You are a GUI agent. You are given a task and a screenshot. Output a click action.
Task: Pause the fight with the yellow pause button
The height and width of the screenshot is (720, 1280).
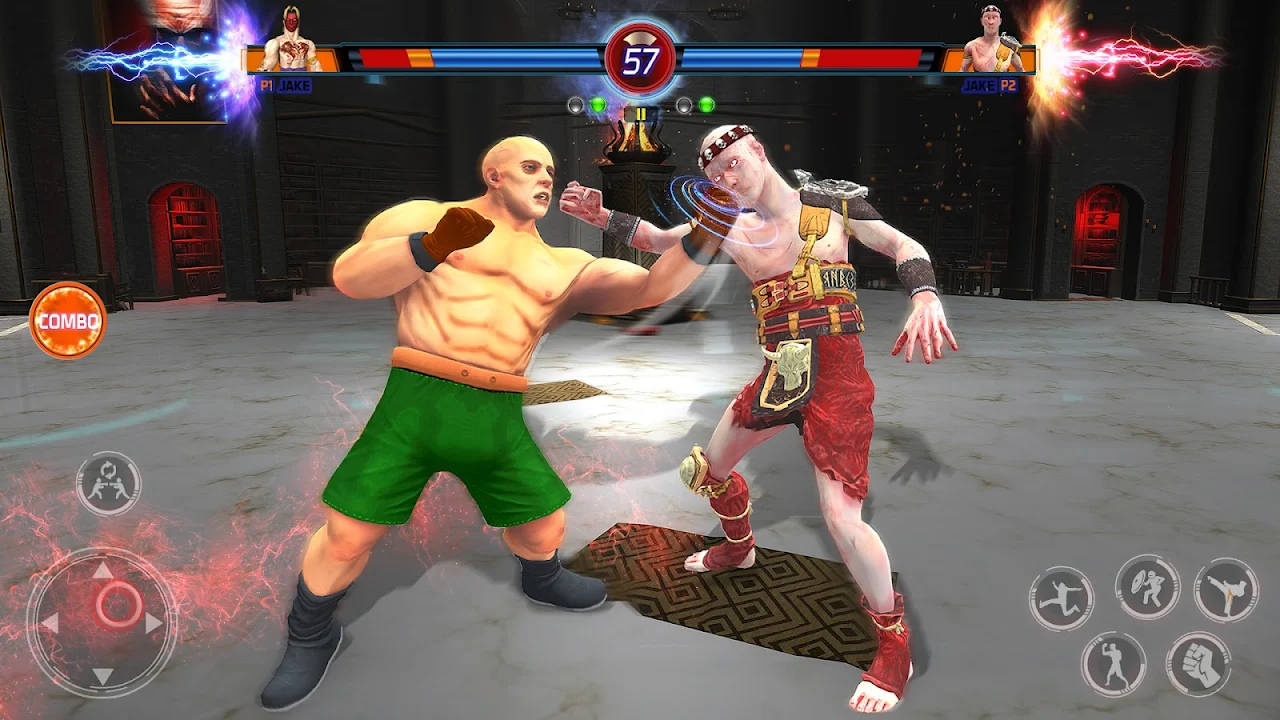[640, 114]
